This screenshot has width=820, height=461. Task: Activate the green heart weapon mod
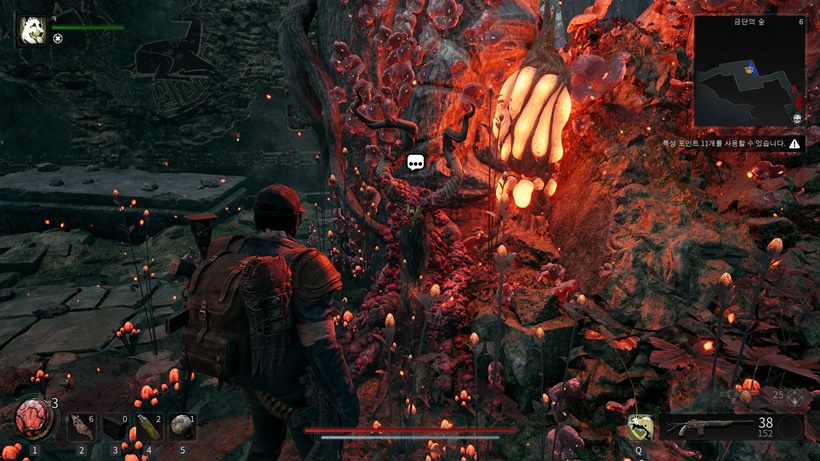click(639, 428)
